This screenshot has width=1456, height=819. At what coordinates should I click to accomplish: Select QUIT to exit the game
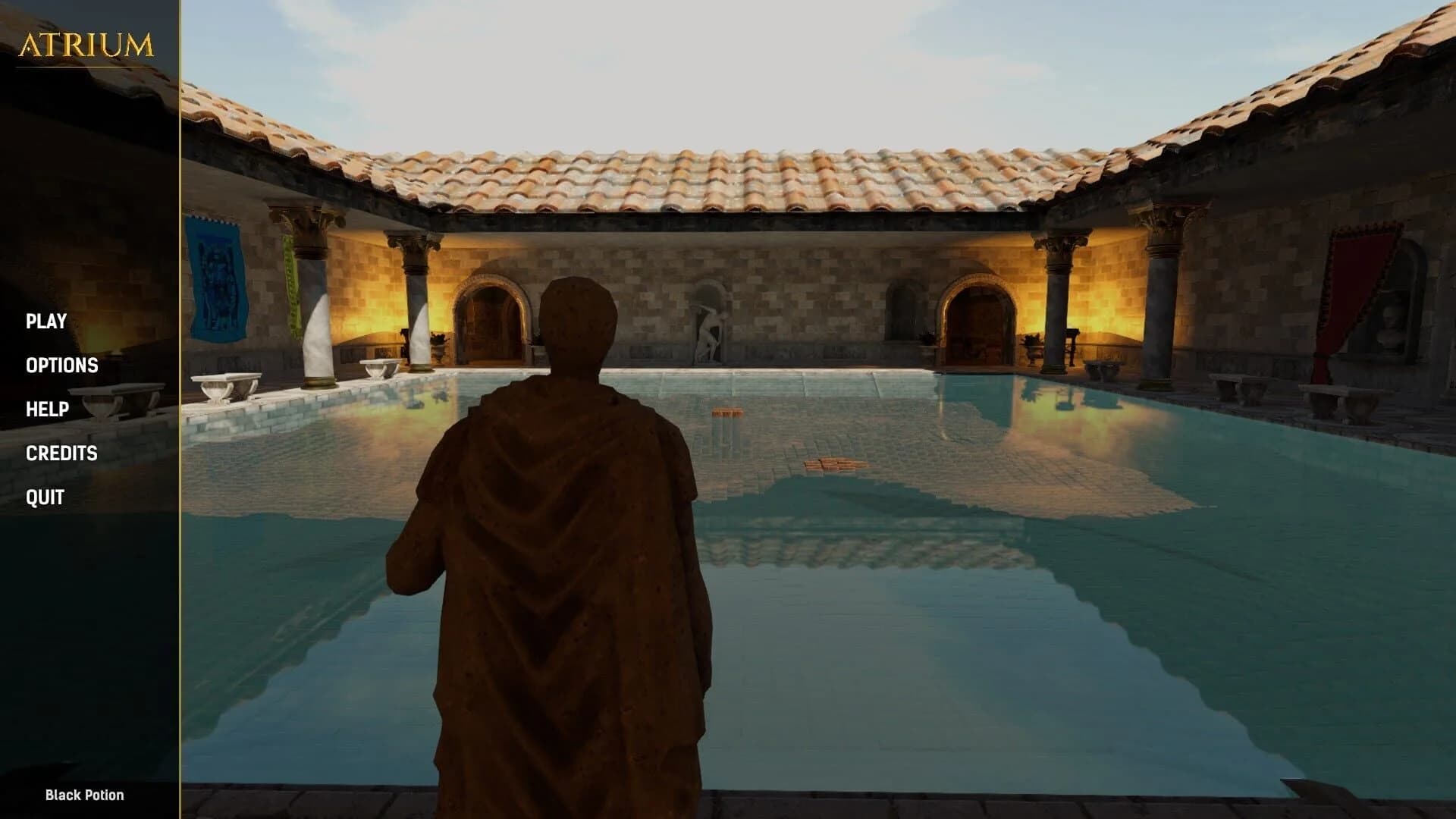coord(45,497)
